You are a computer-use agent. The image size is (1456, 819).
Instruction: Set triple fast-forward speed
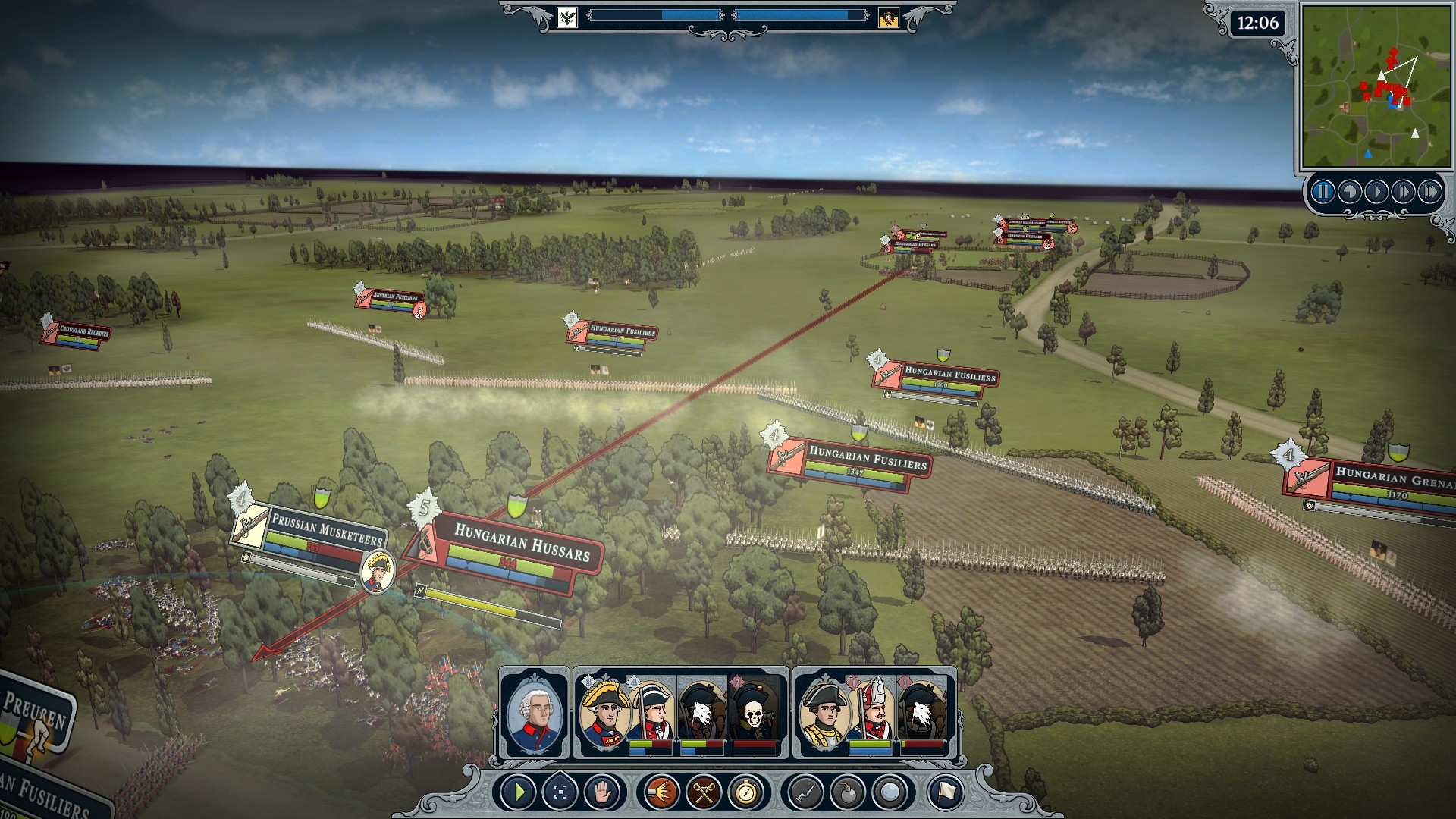[1430, 192]
